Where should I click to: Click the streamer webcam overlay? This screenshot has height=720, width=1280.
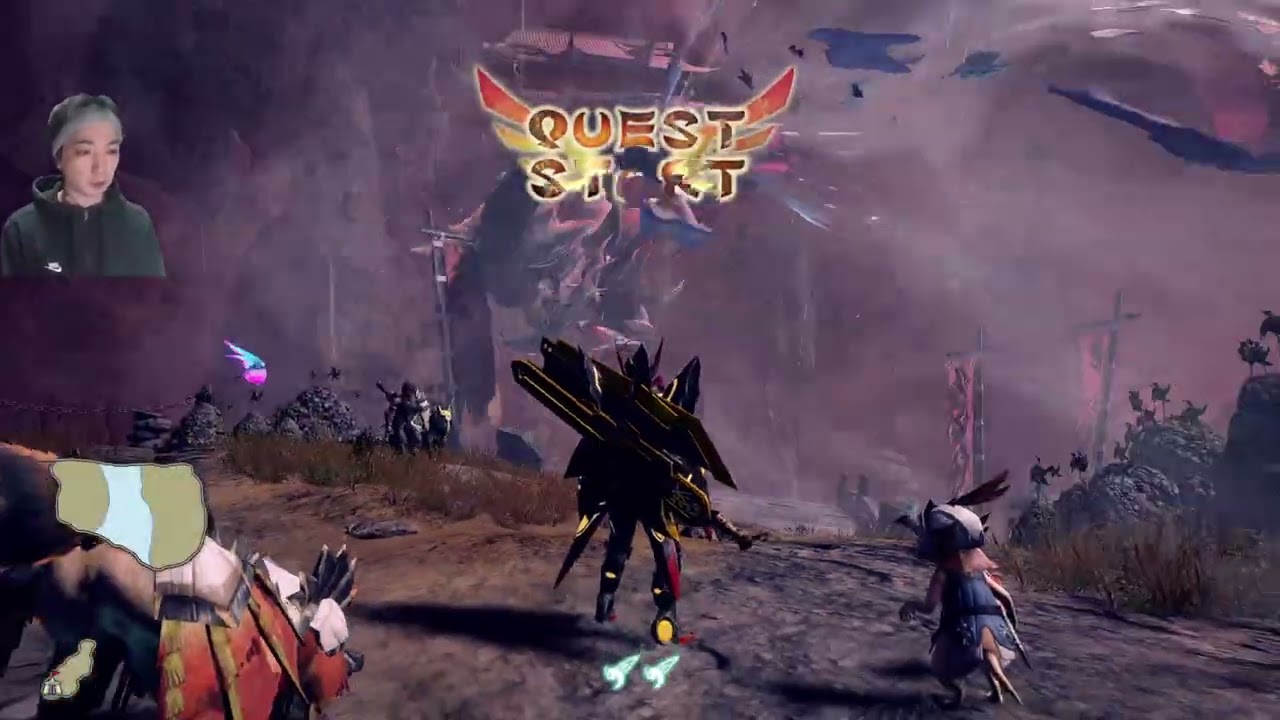(x=82, y=186)
